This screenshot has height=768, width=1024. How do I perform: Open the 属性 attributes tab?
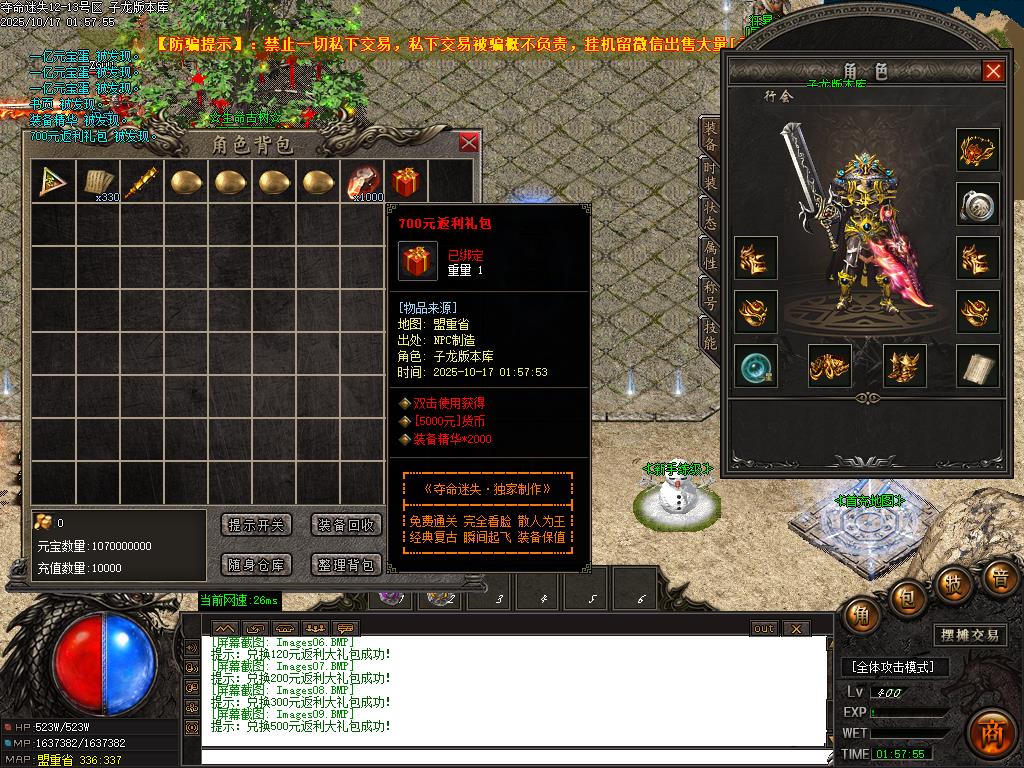pos(709,256)
